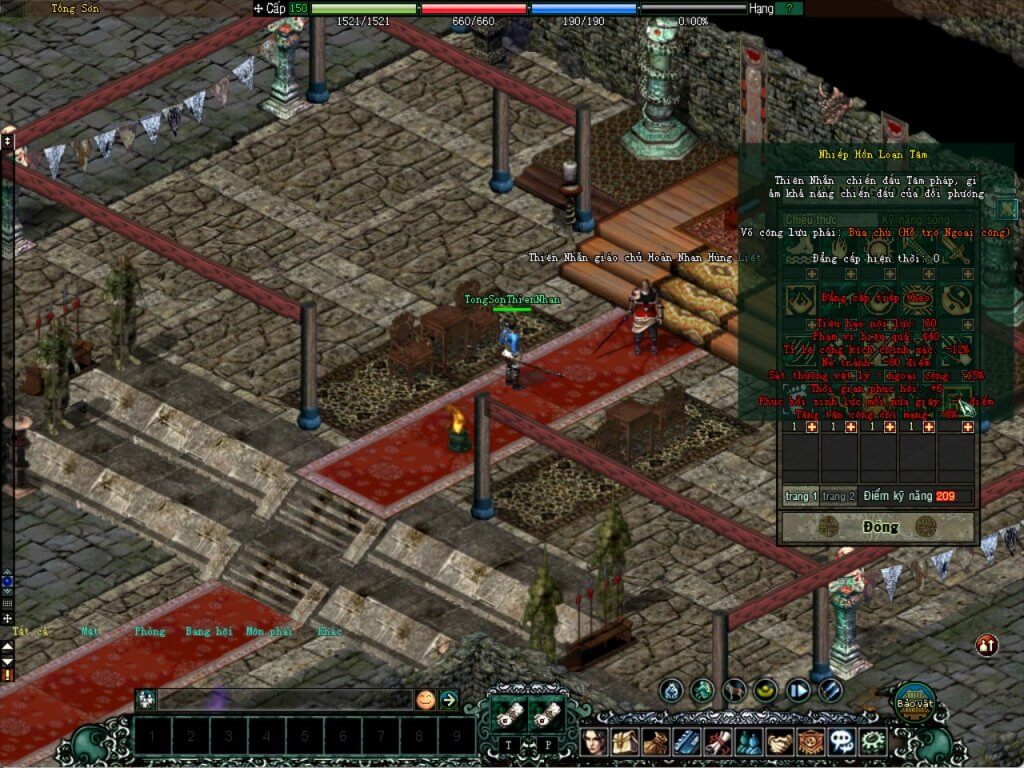Click the emoticon smiley face button

click(425, 700)
